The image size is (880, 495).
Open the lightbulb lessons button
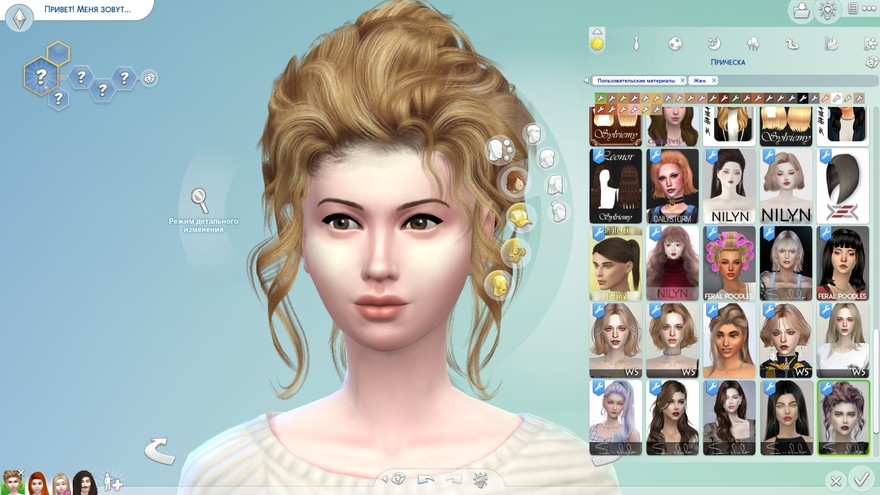[x=827, y=11]
